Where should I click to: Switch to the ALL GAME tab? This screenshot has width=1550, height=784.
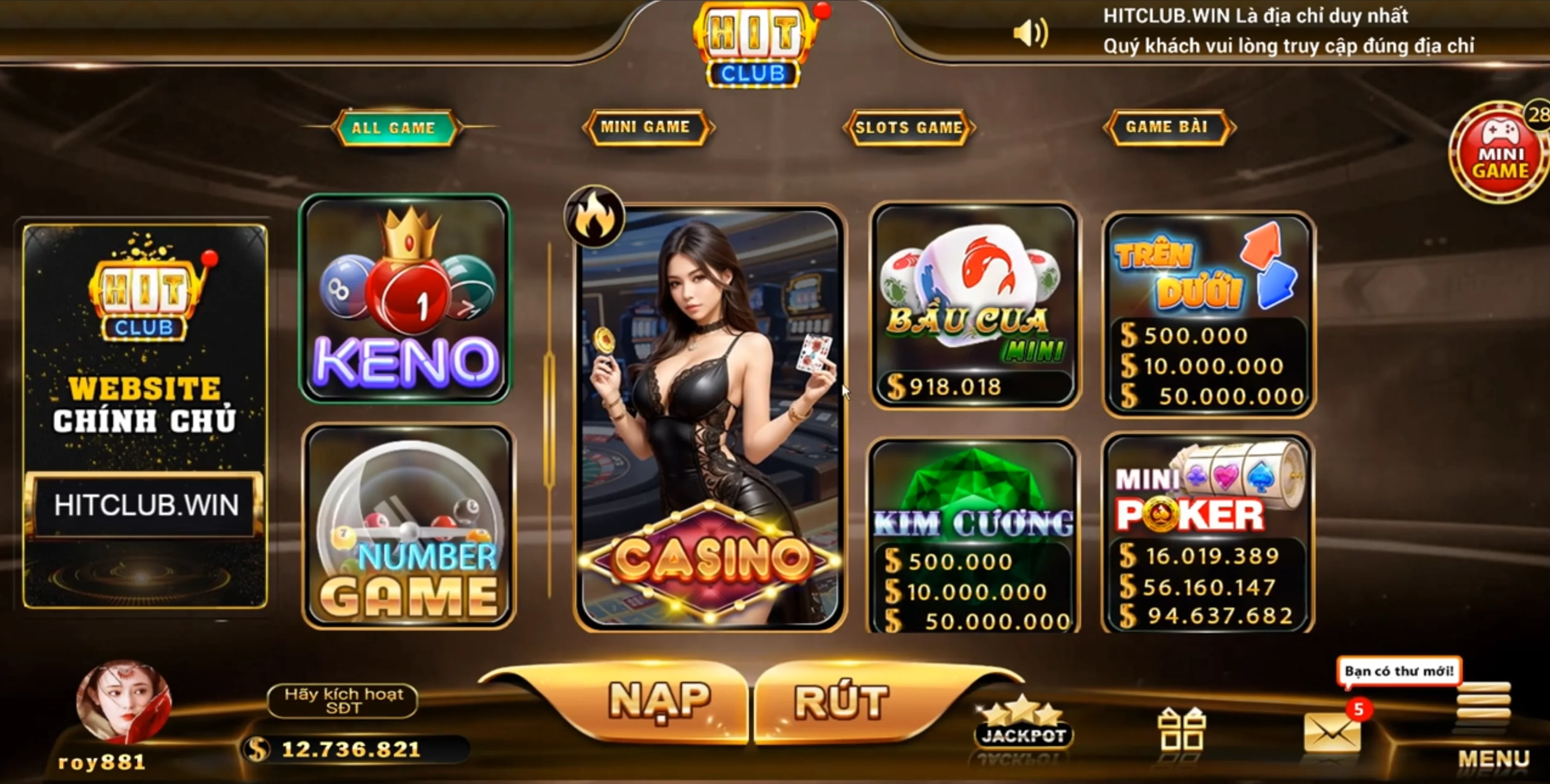(x=394, y=128)
